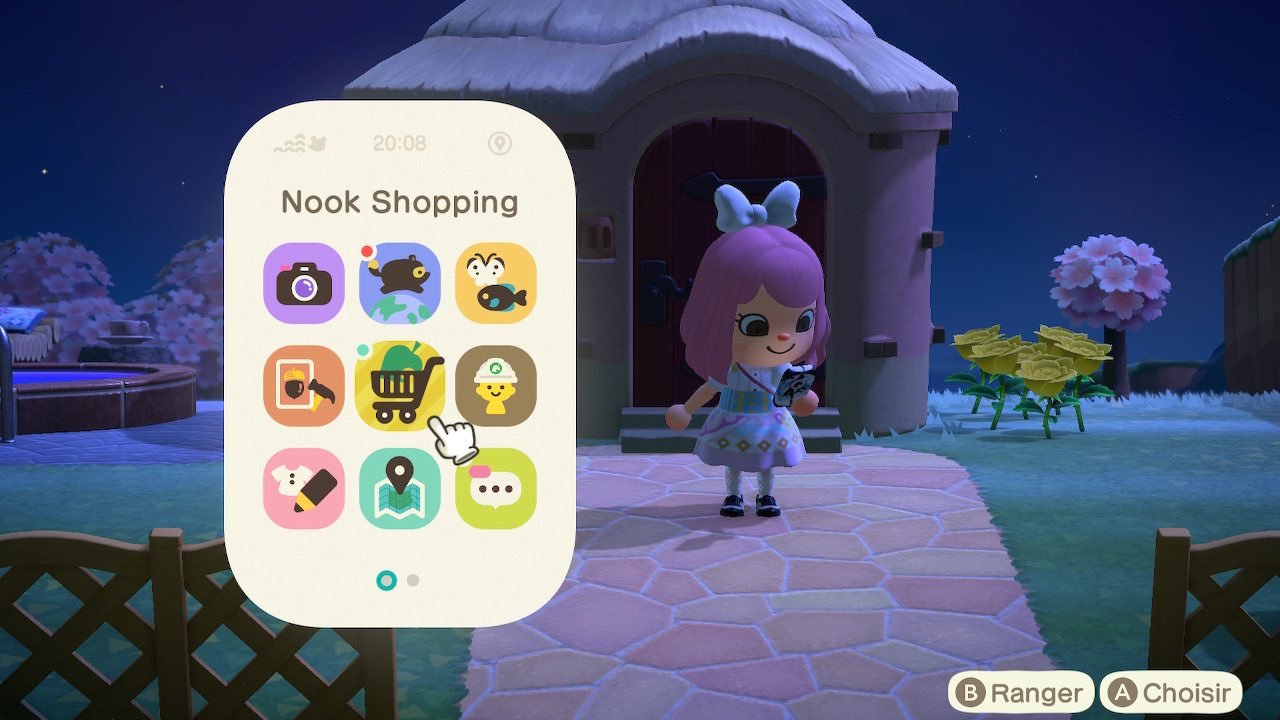Select the Nook Shopping cart icon
Image resolution: width=1280 pixels, height=720 pixels.
400,385
